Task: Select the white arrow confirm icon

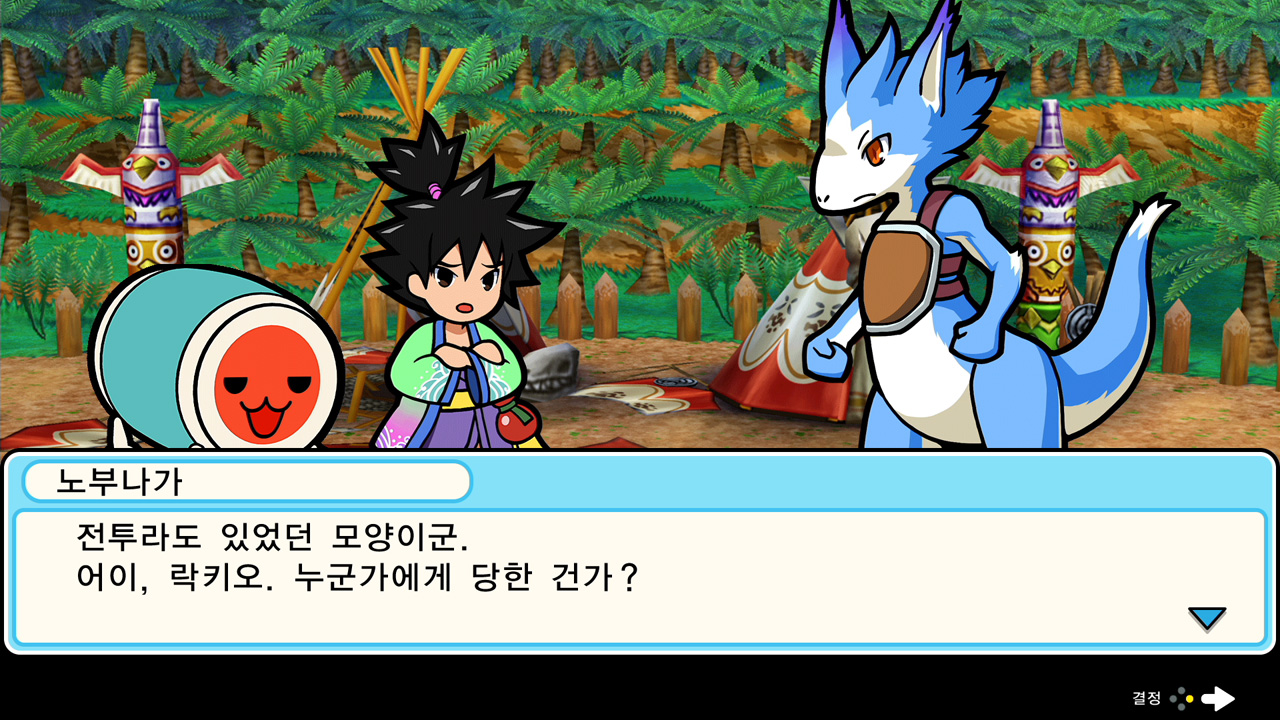Action: pos(1218,699)
